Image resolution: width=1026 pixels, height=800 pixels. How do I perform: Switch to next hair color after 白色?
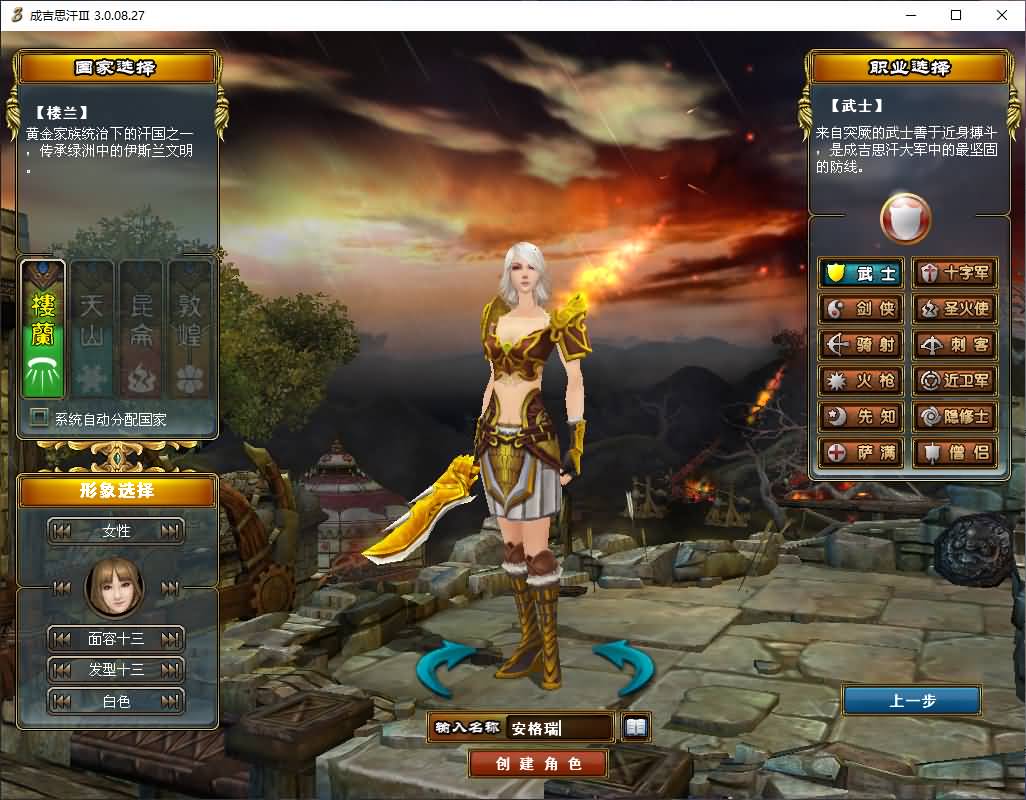pos(172,701)
